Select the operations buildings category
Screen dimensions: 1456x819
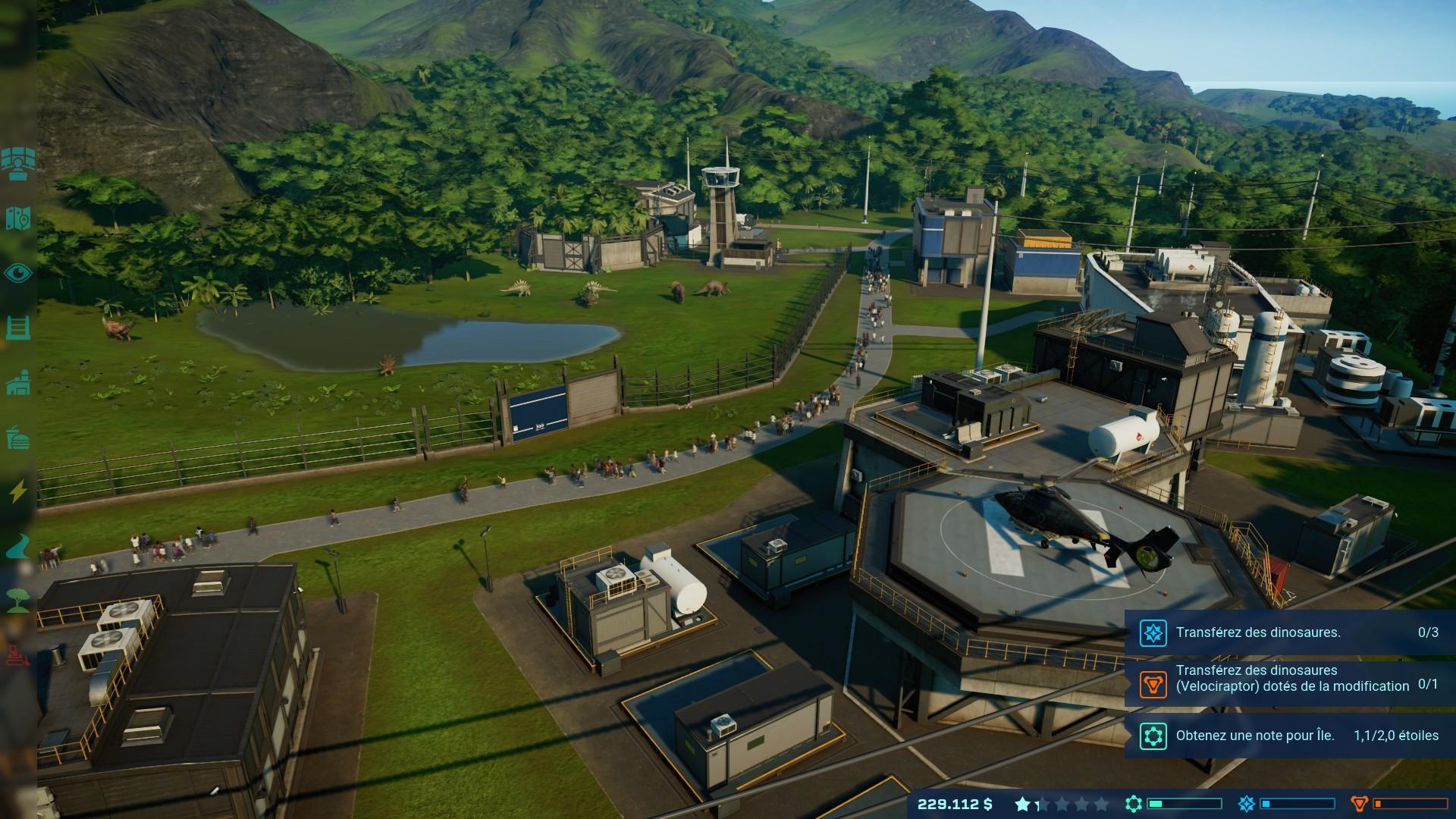click(17, 383)
